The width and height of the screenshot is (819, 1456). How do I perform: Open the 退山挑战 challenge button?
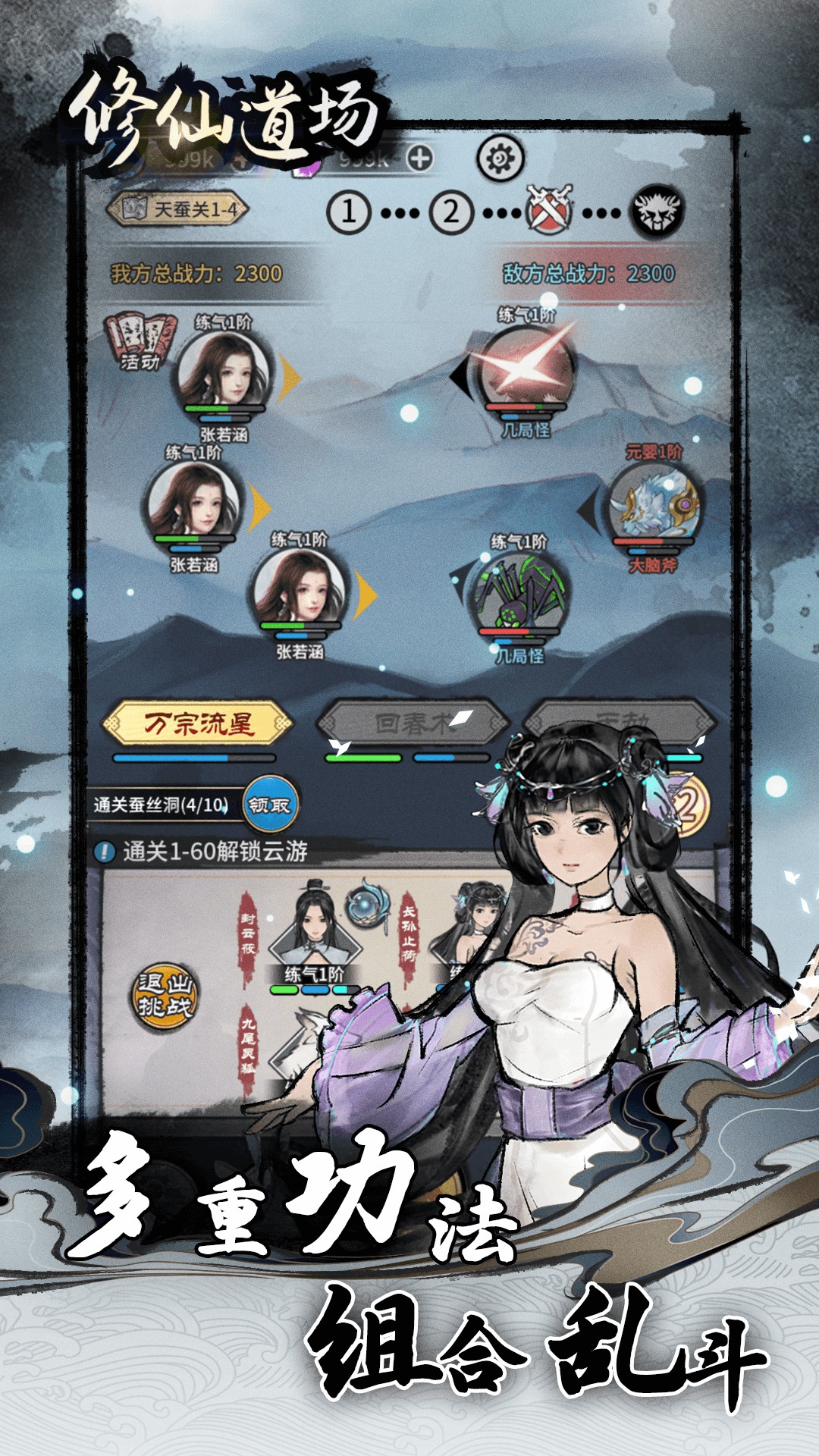[x=165, y=994]
